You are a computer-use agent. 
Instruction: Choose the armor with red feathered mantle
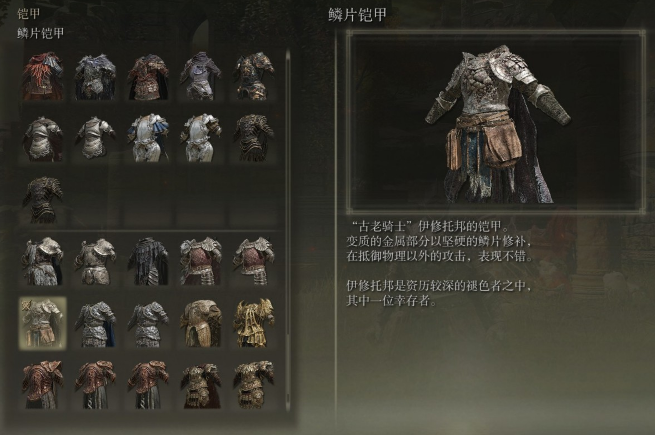(43, 75)
